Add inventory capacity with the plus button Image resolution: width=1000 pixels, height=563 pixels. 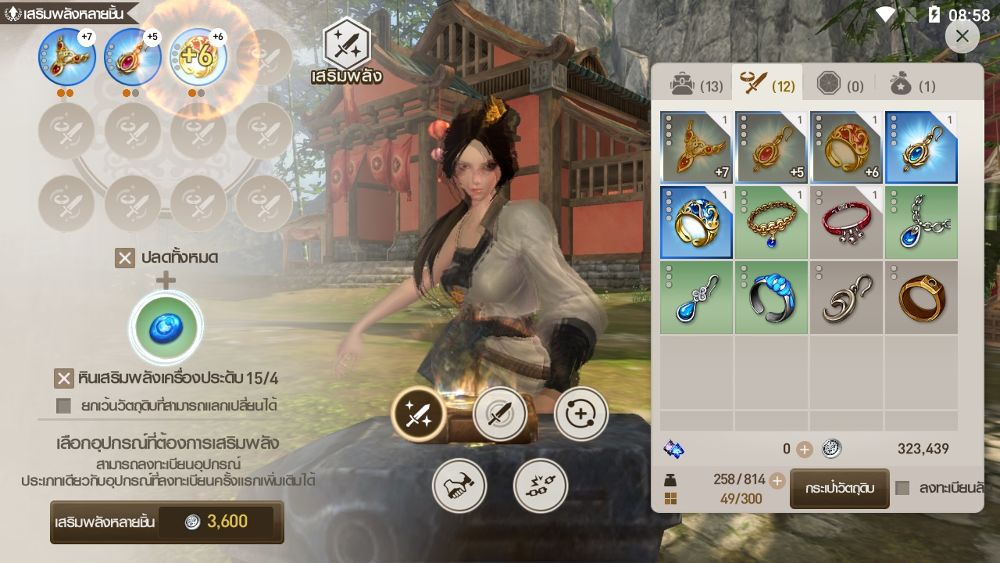click(x=777, y=480)
